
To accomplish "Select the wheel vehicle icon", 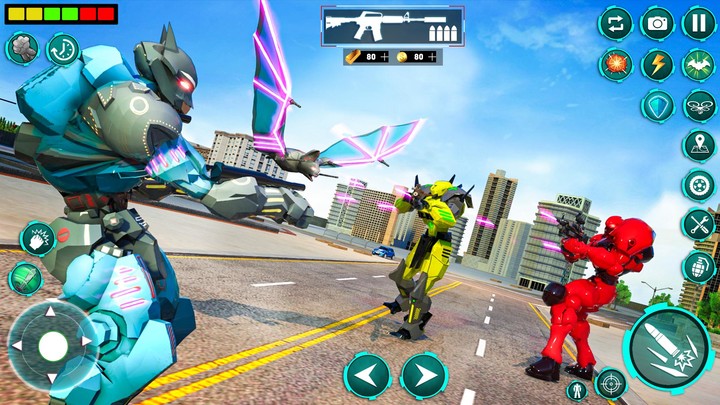I will coord(699,186).
